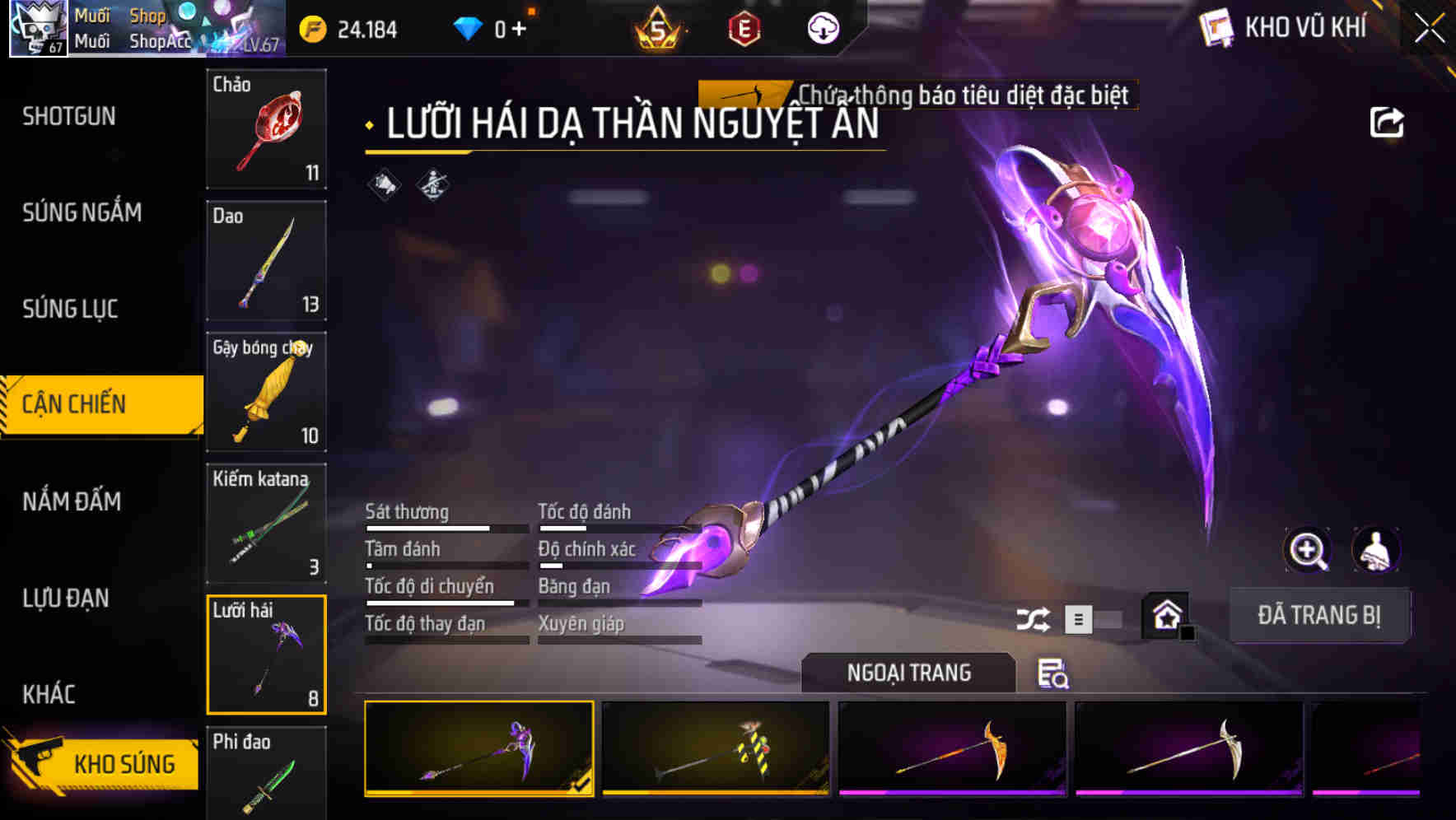
Task: Switch to the NGOẠI TRANG tab
Action: click(x=909, y=673)
